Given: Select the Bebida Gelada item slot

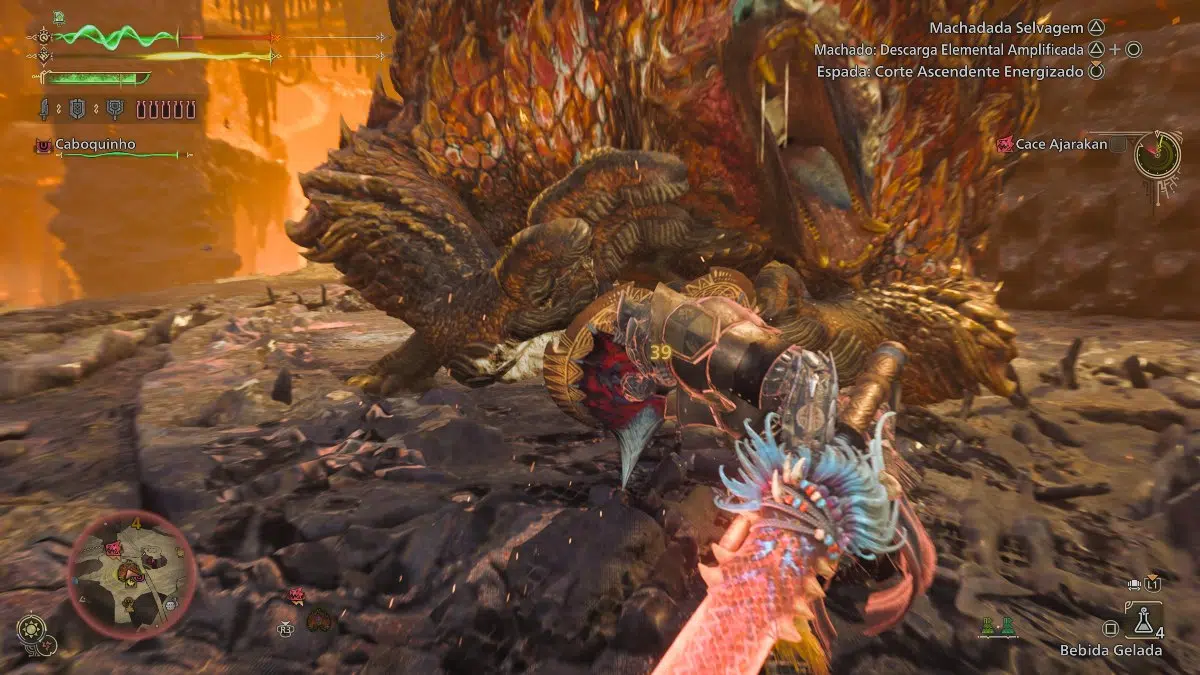Looking at the screenshot, I should pyautogui.click(x=1144, y=621).
